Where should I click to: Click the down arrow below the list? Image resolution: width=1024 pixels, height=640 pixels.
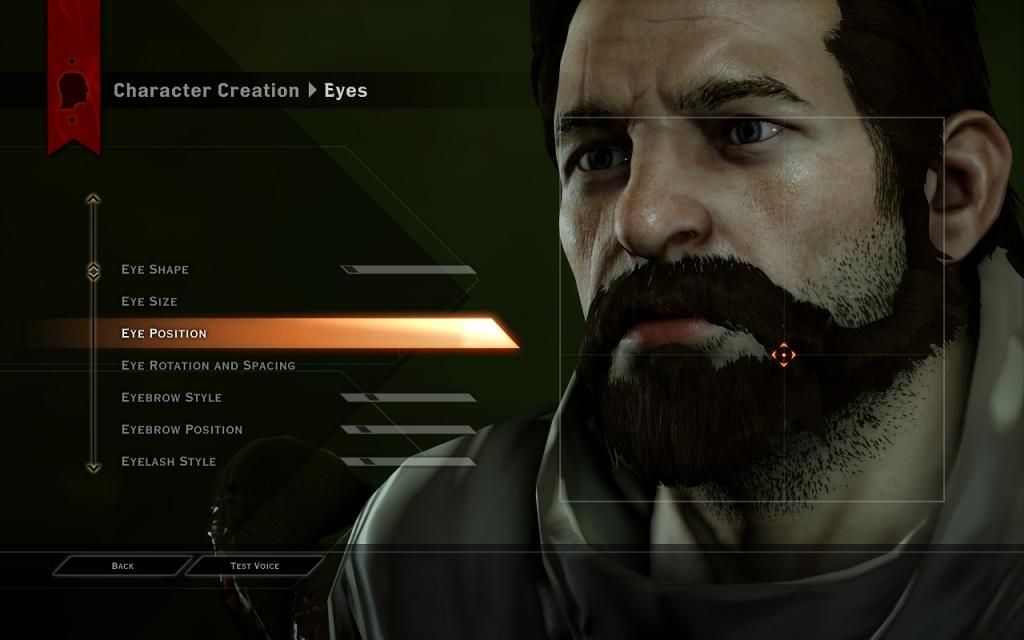[93, 467]
